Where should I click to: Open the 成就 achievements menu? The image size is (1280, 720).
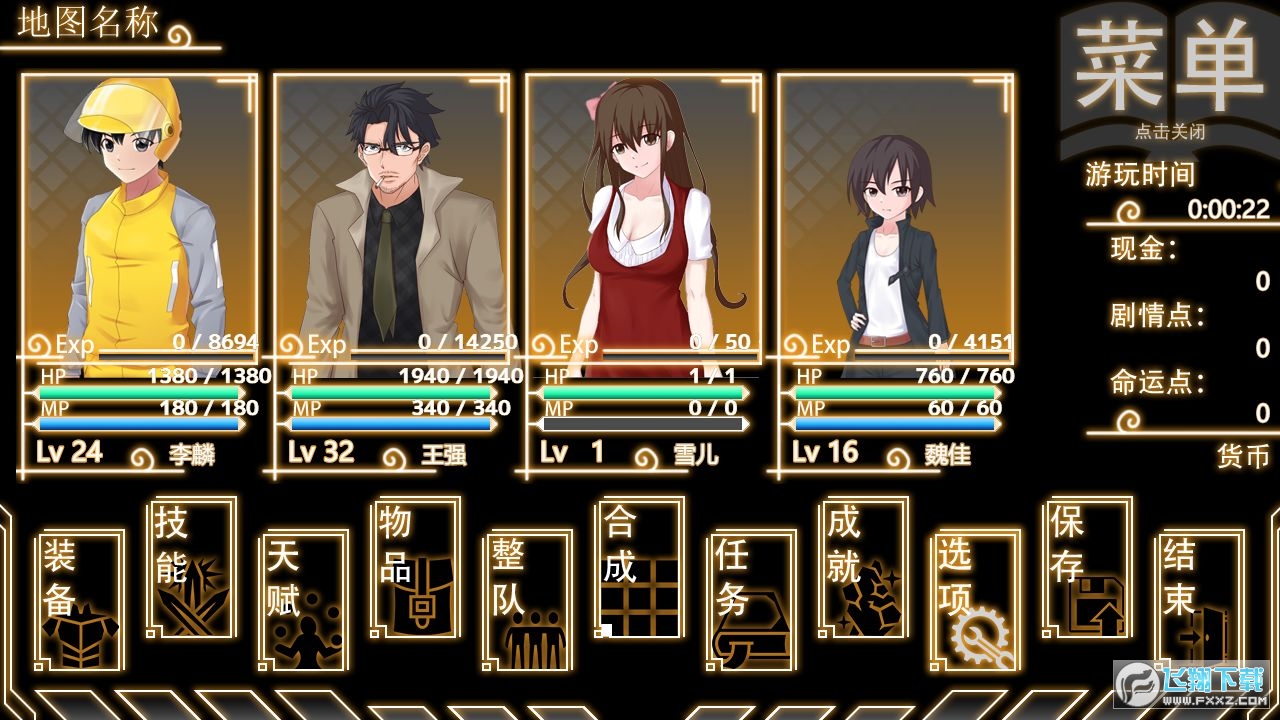(x=864, y=567)
